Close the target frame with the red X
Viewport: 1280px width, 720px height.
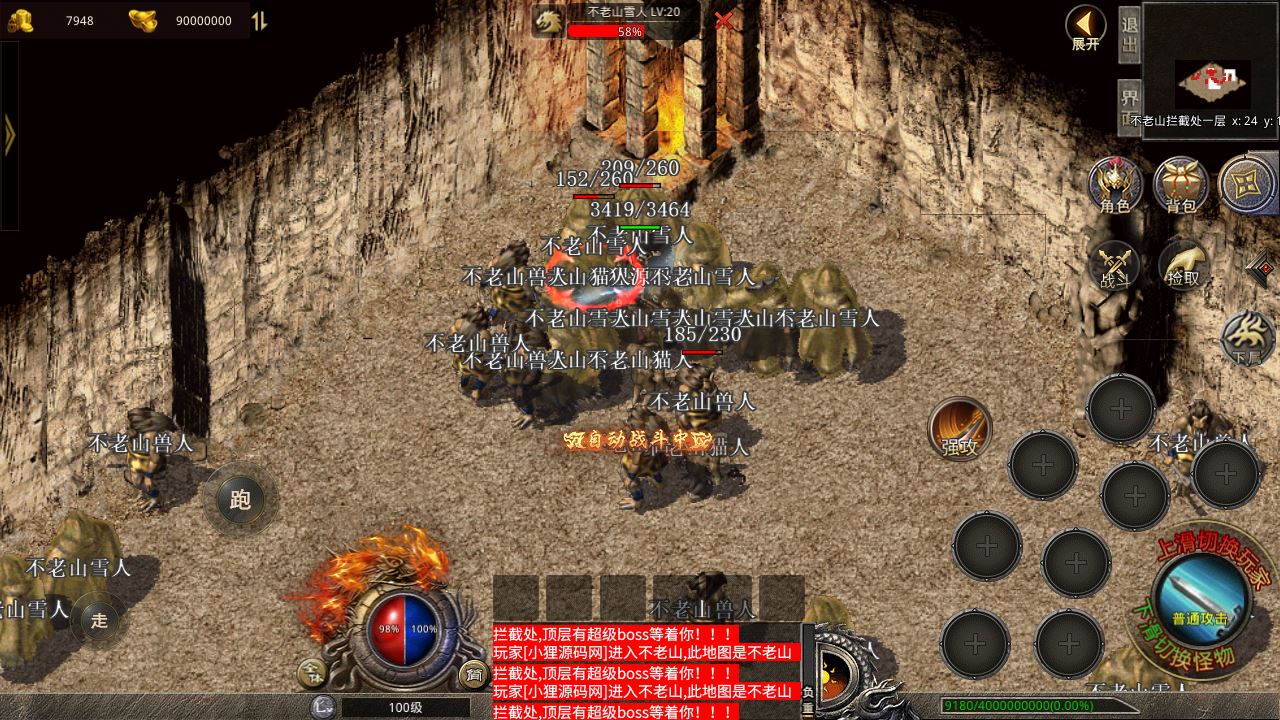723,20
